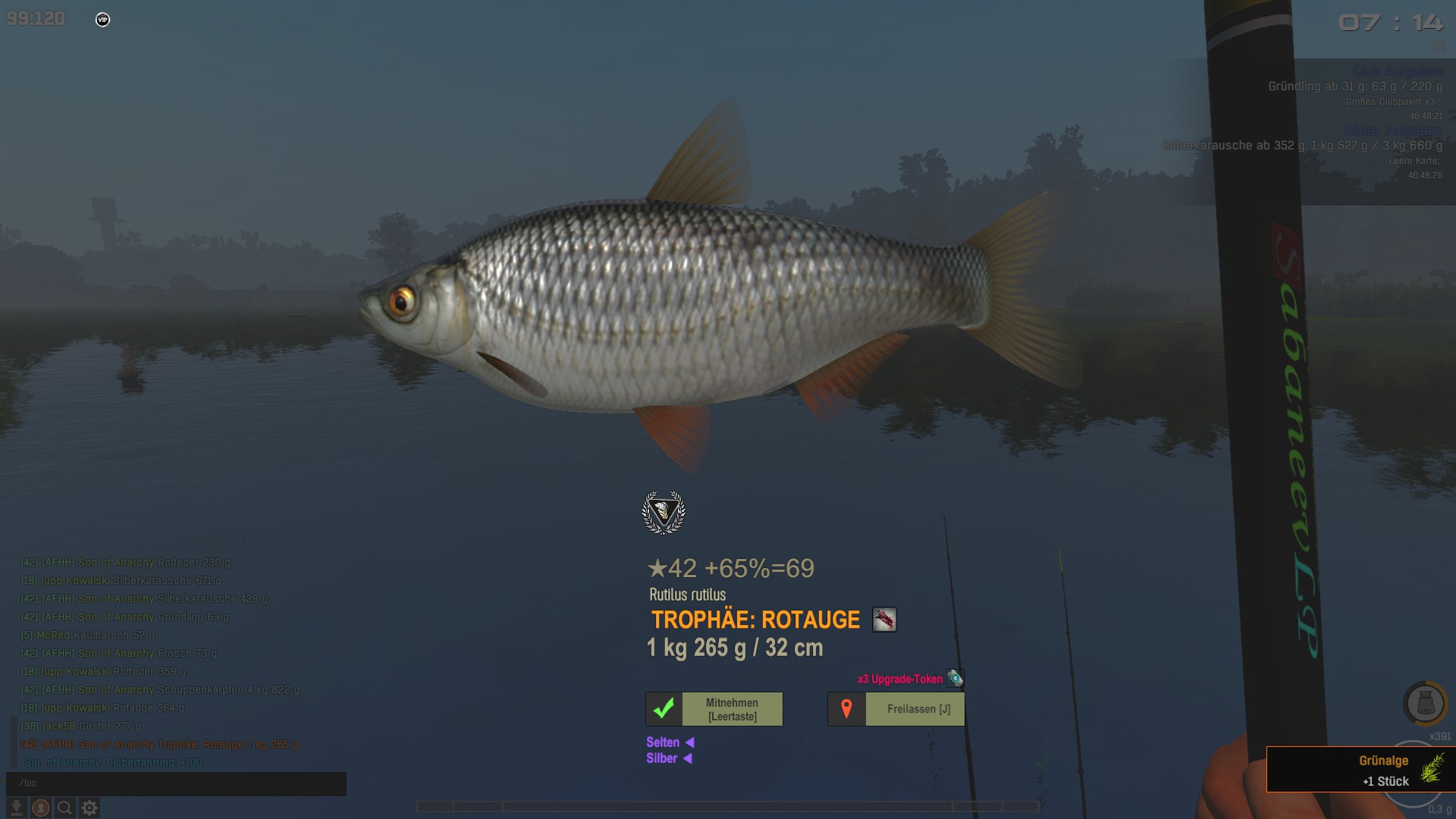Keep the fish with Mitnehmen
Image resolution: width=1456 pixels, height=819 pixels.
pos(714,709)
